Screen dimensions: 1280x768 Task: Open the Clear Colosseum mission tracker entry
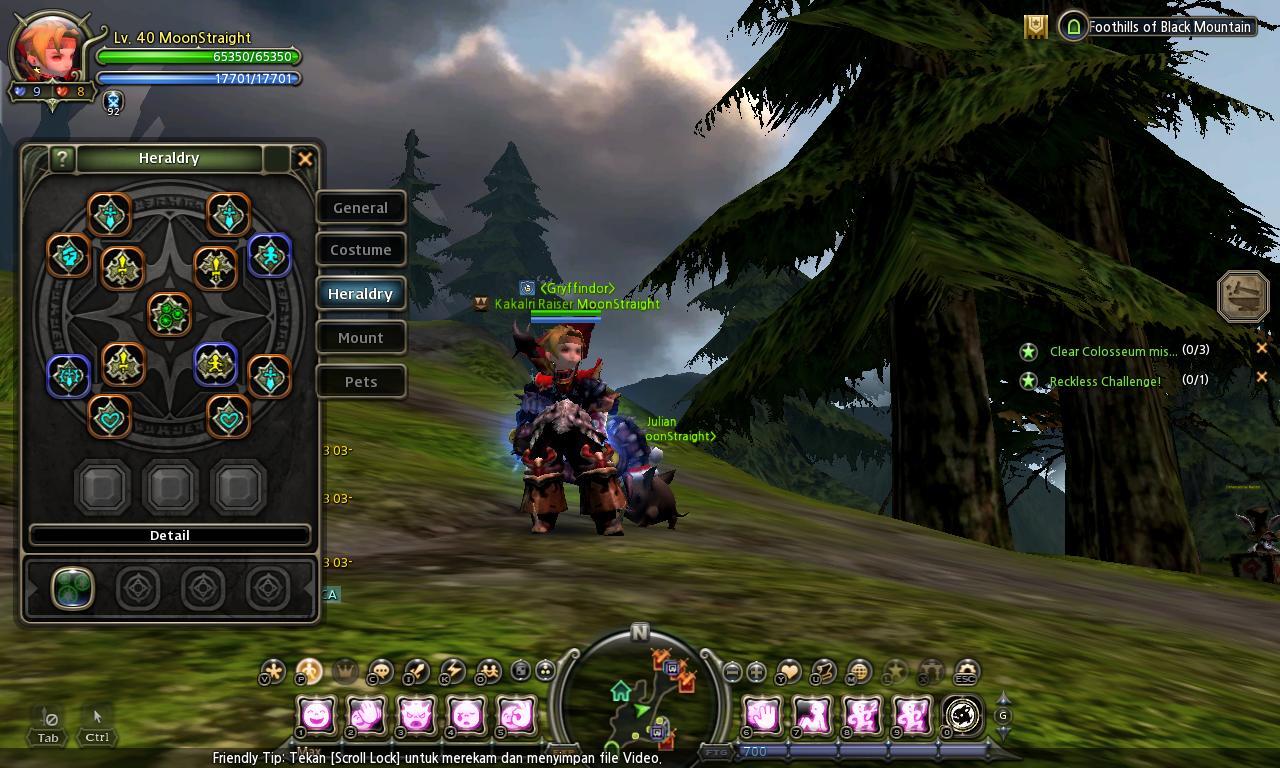point(1112,351)
